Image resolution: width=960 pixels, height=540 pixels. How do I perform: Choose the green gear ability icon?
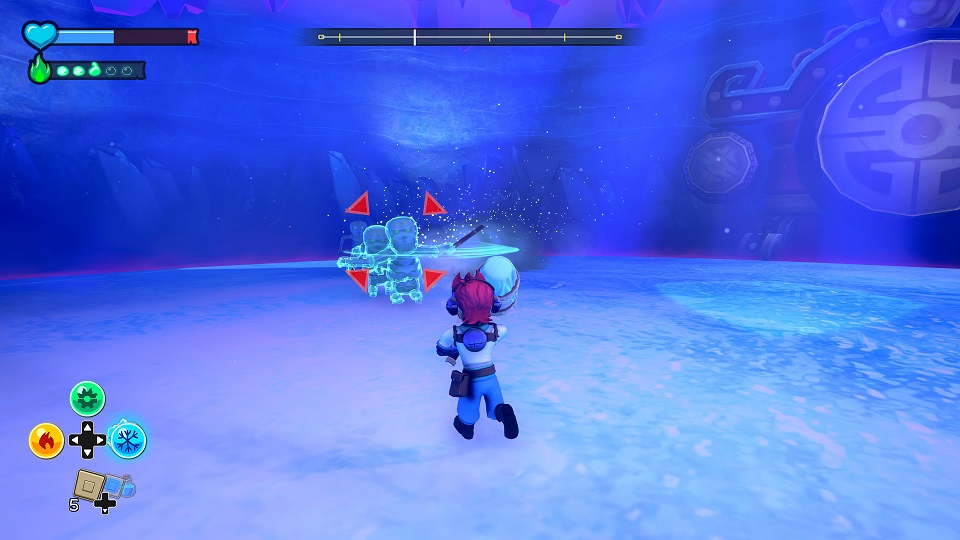point(87,399)
